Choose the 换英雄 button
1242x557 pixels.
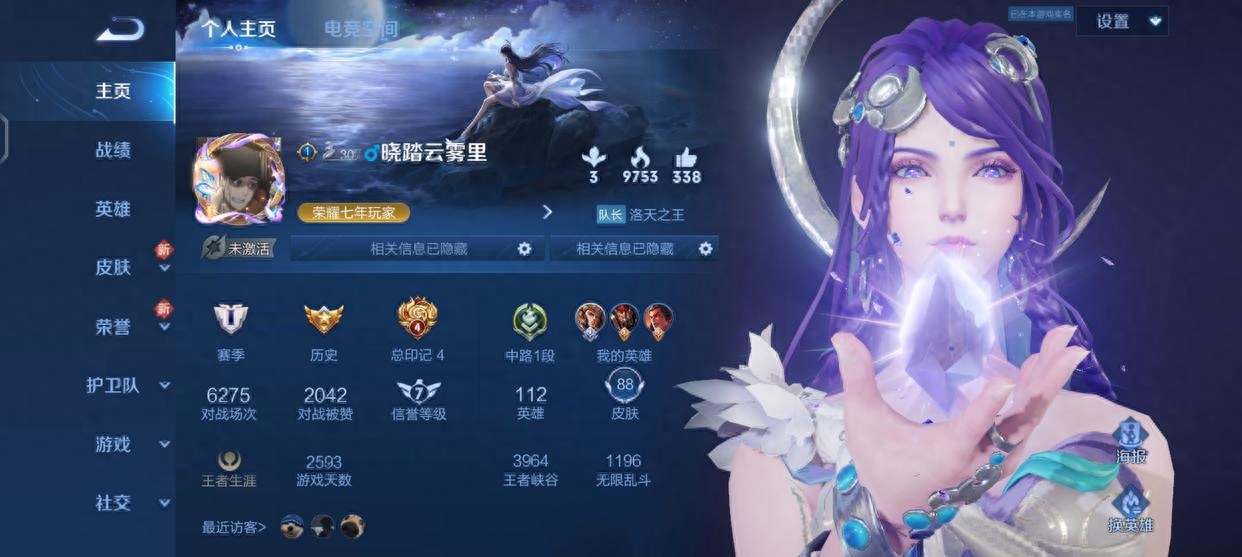pos(1131,510)
